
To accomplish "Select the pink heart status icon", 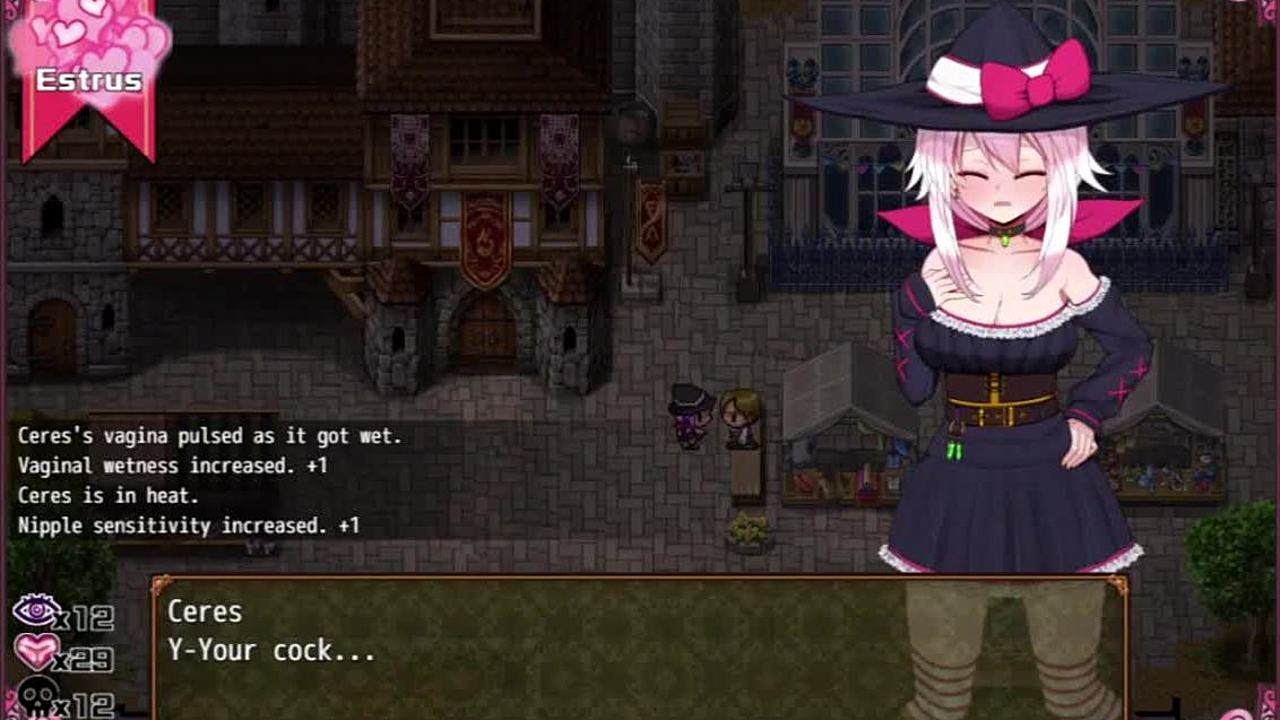I will (36, 652).
